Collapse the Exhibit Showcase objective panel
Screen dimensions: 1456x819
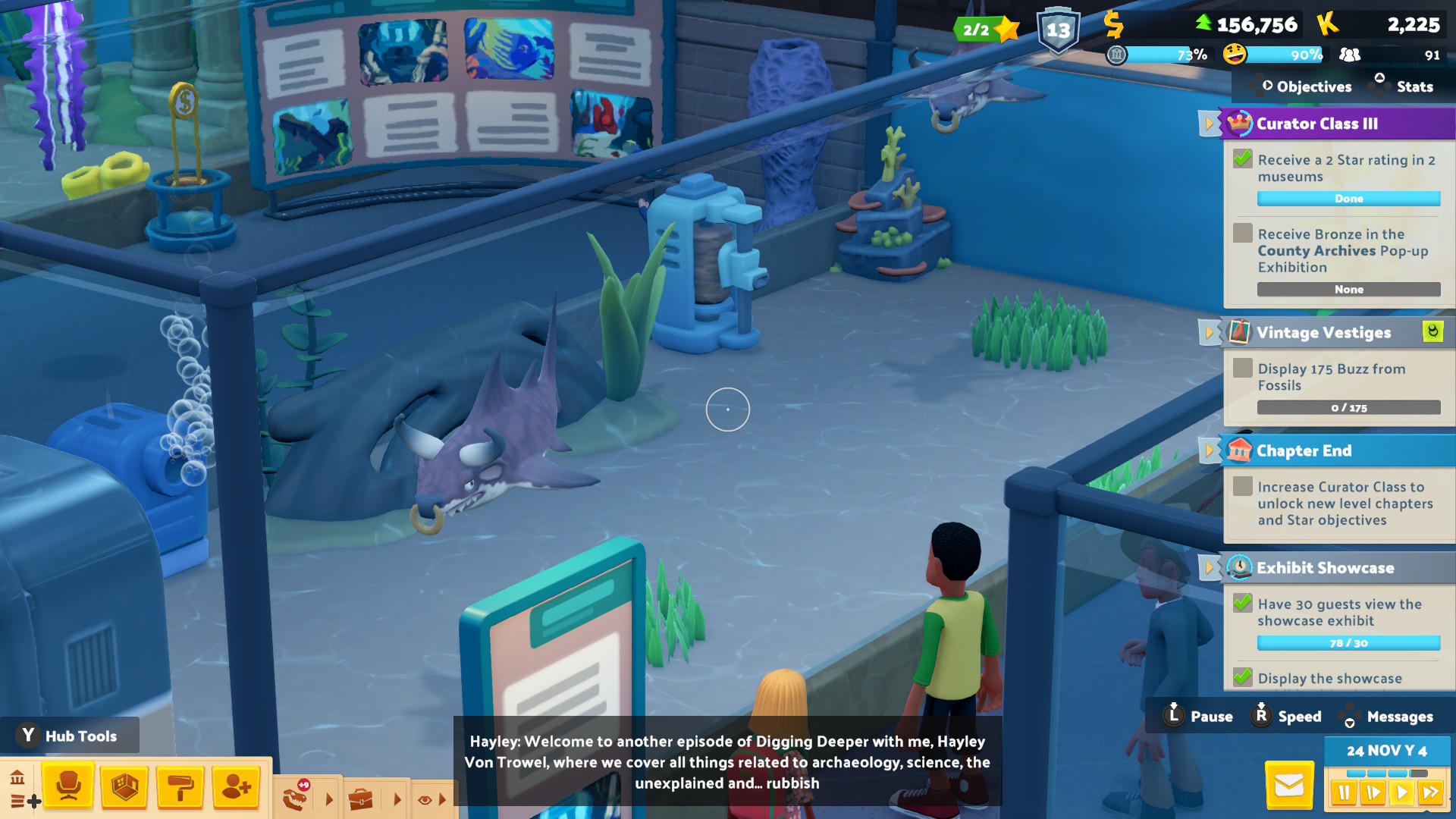pyautogui.click(x=1209, y=567)
